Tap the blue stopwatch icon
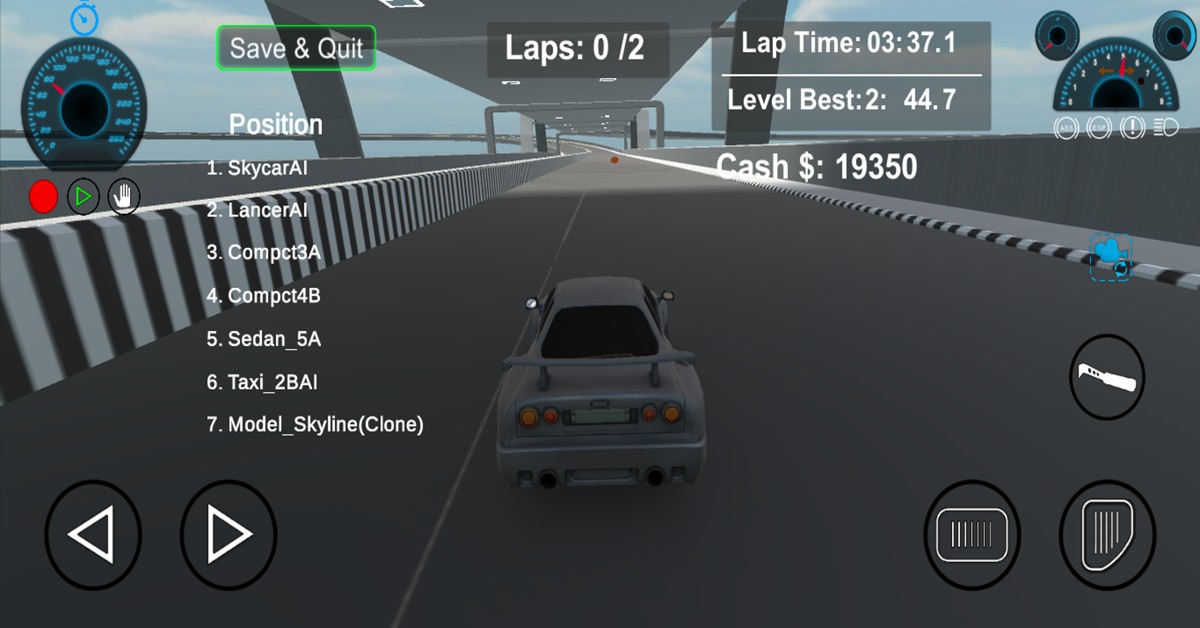Screen dimensions: 1200x628 [x=84, y=17]
